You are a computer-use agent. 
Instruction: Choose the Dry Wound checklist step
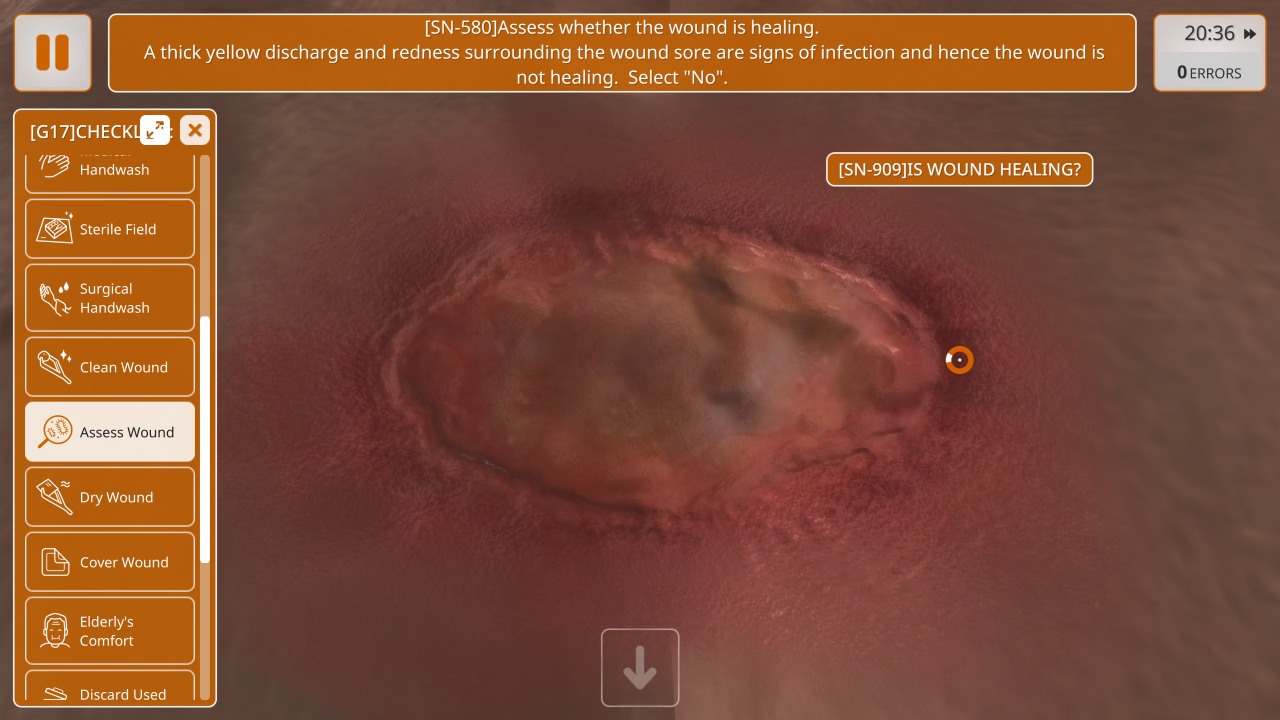[110, 497]
